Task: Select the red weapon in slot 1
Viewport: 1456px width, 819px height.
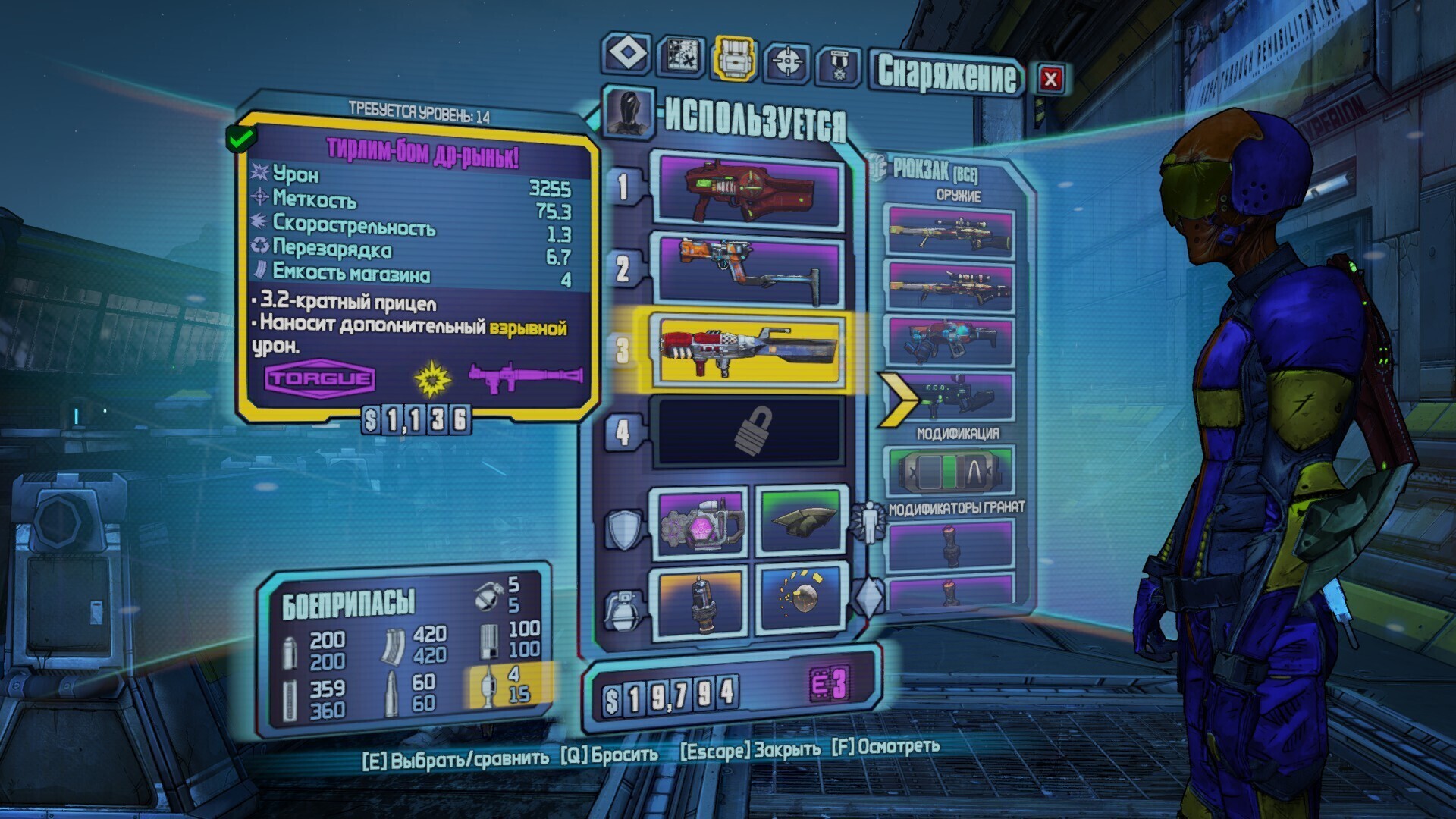Action: pyautogui.click(x=750, y=190)
